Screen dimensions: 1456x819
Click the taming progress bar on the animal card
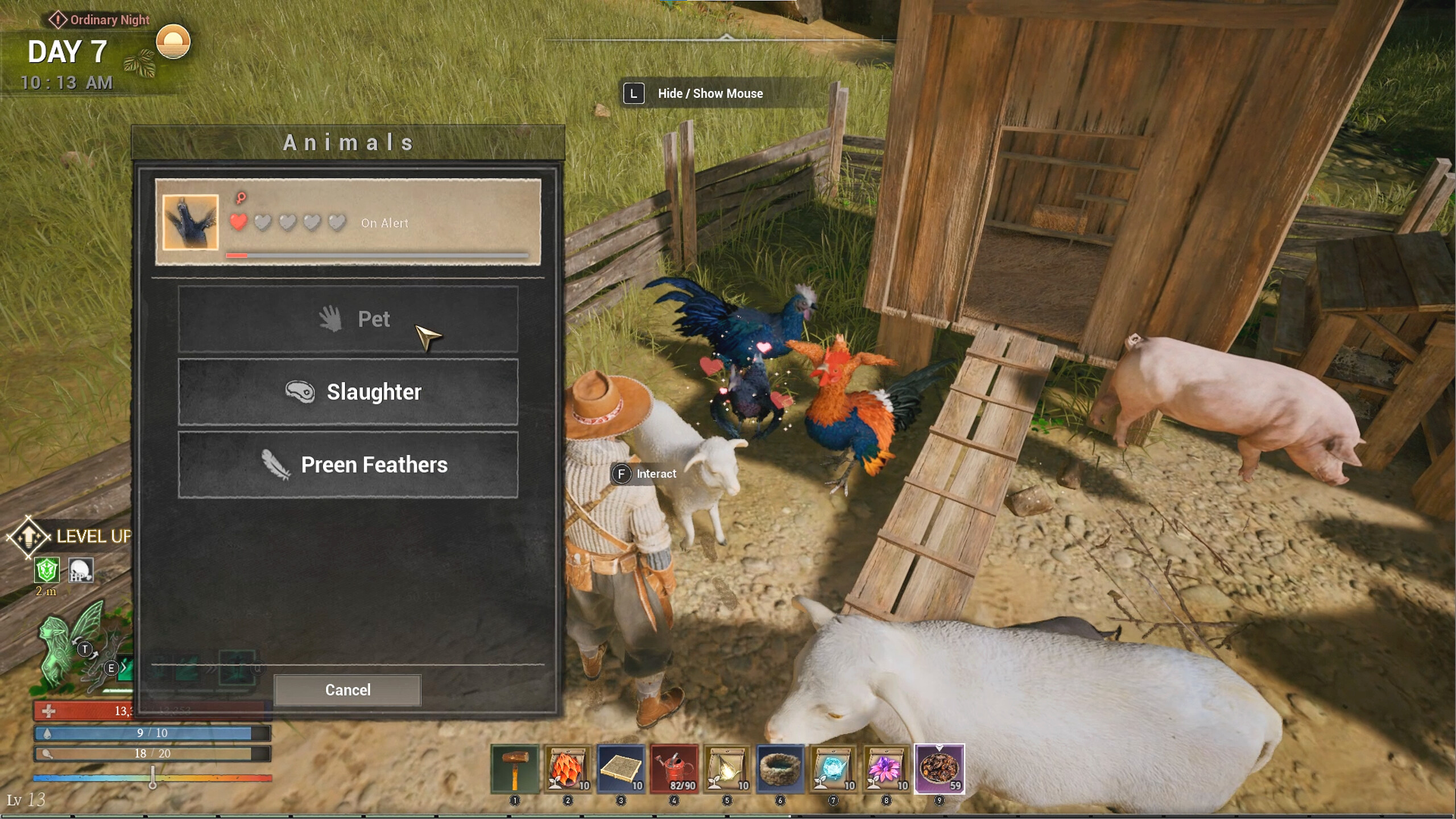(375, 255)
